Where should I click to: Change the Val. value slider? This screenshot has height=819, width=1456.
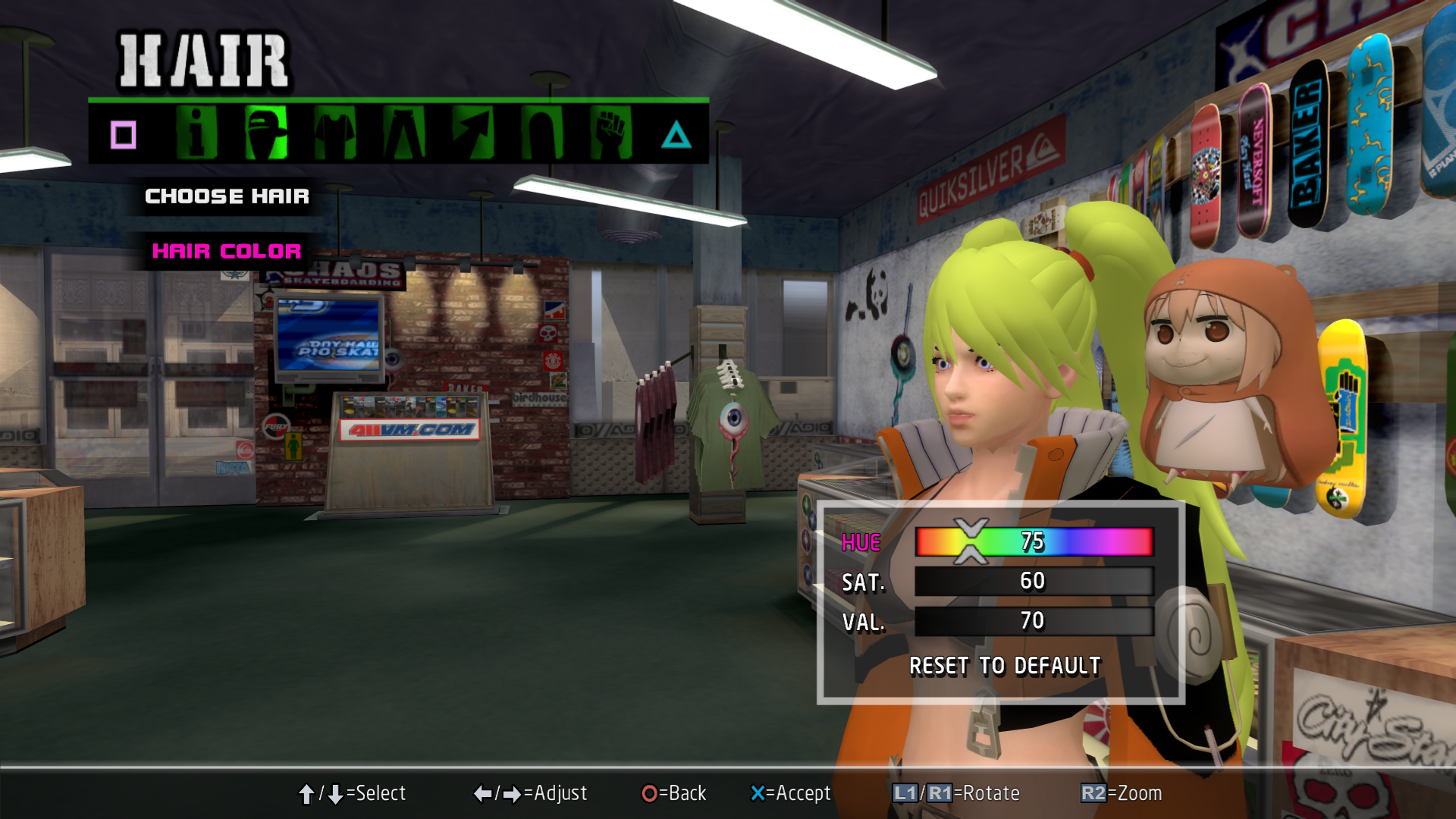click(1034, 621)
